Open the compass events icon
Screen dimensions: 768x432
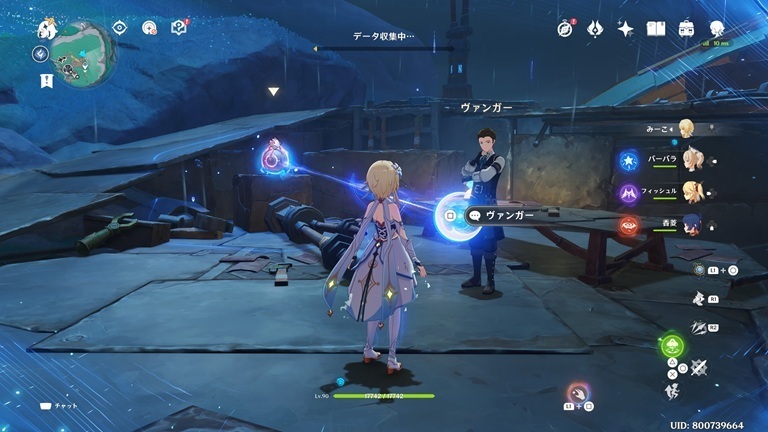point(565,29)
